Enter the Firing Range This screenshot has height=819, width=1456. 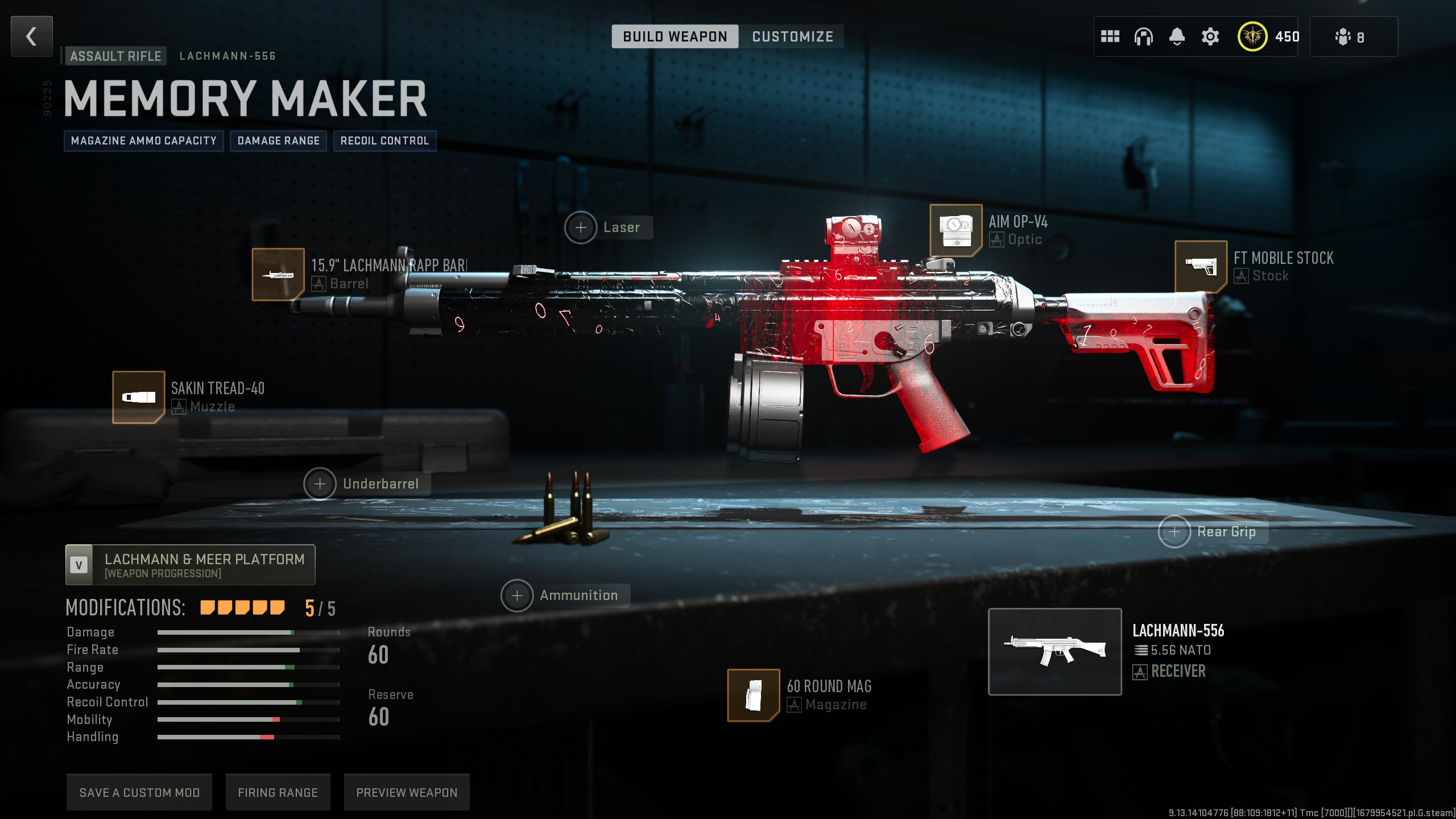[278, 792]
